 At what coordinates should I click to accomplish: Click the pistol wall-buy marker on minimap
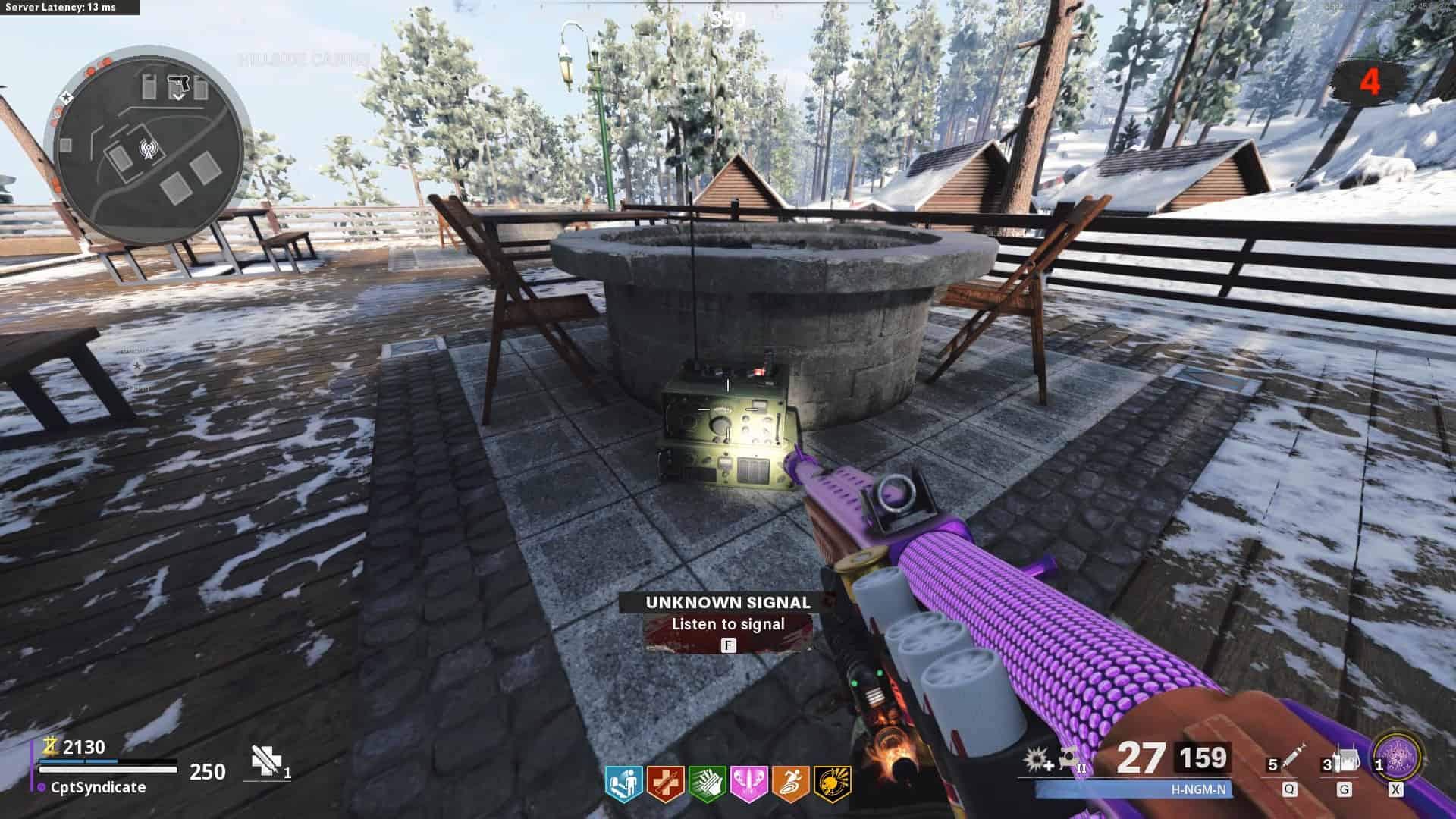point(179,82)
